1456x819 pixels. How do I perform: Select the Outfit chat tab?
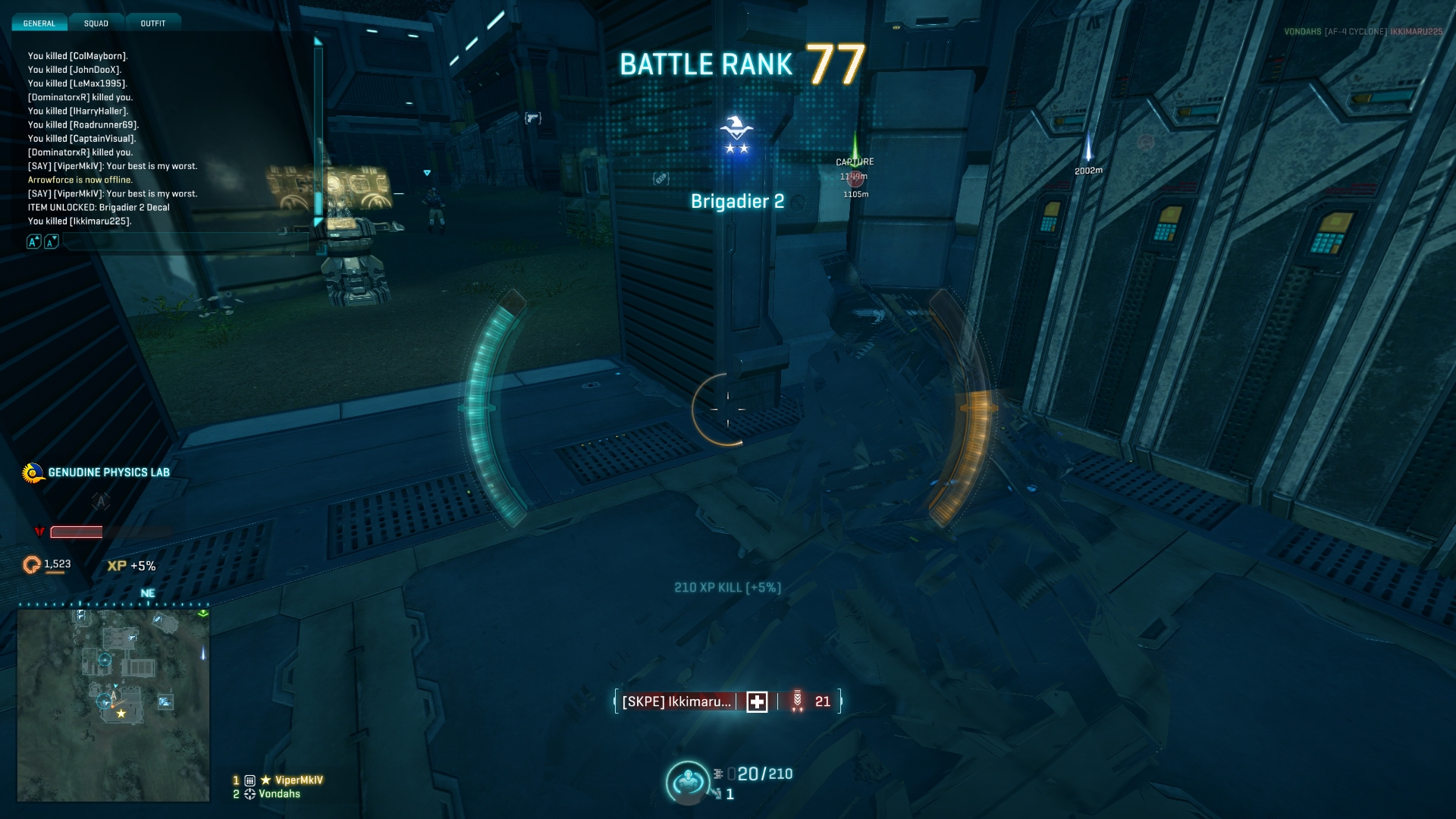click(153, 24)
